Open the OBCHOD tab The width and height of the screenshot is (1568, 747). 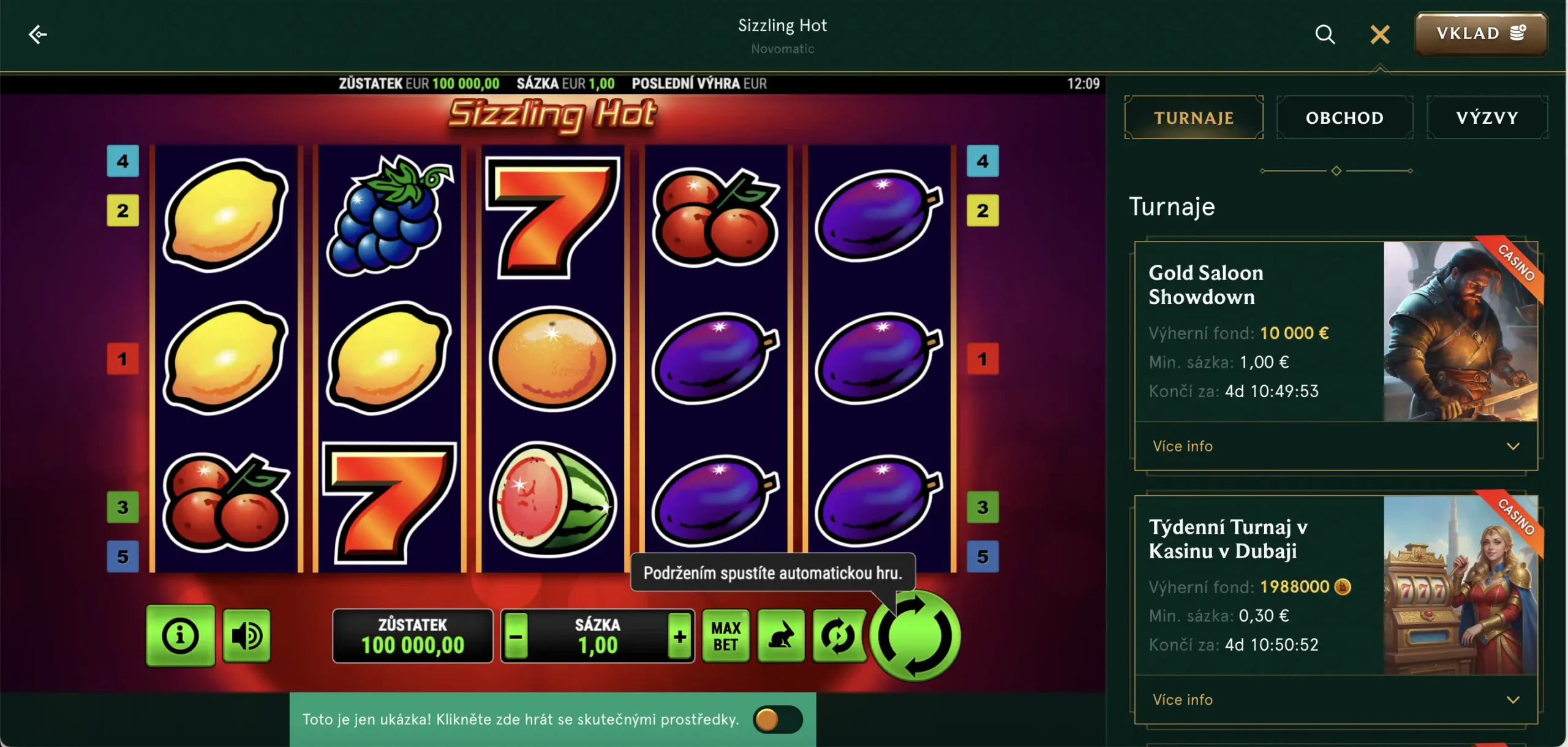coord(1344,118)
